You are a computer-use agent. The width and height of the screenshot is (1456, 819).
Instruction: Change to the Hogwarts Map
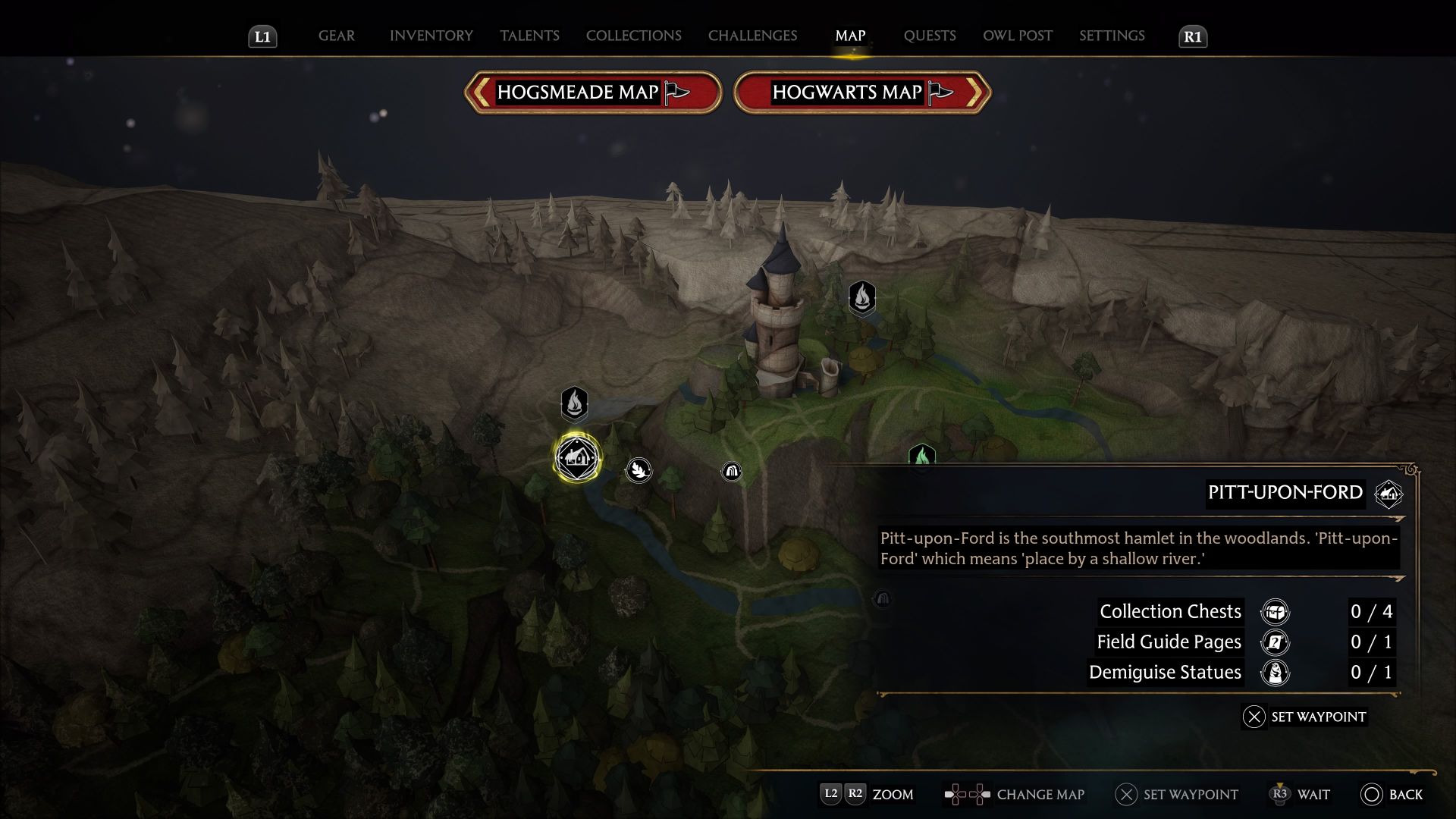tap(862, 93)
